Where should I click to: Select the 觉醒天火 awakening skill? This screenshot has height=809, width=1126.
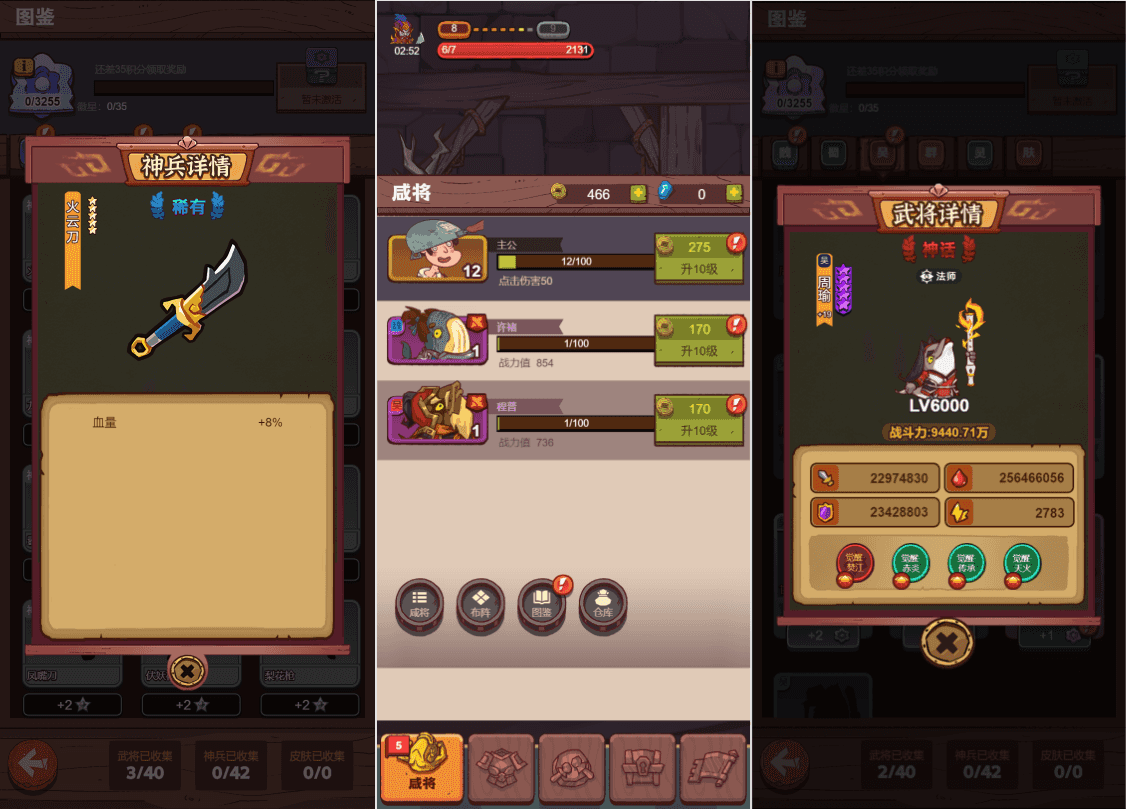[x=1021, y=564]
